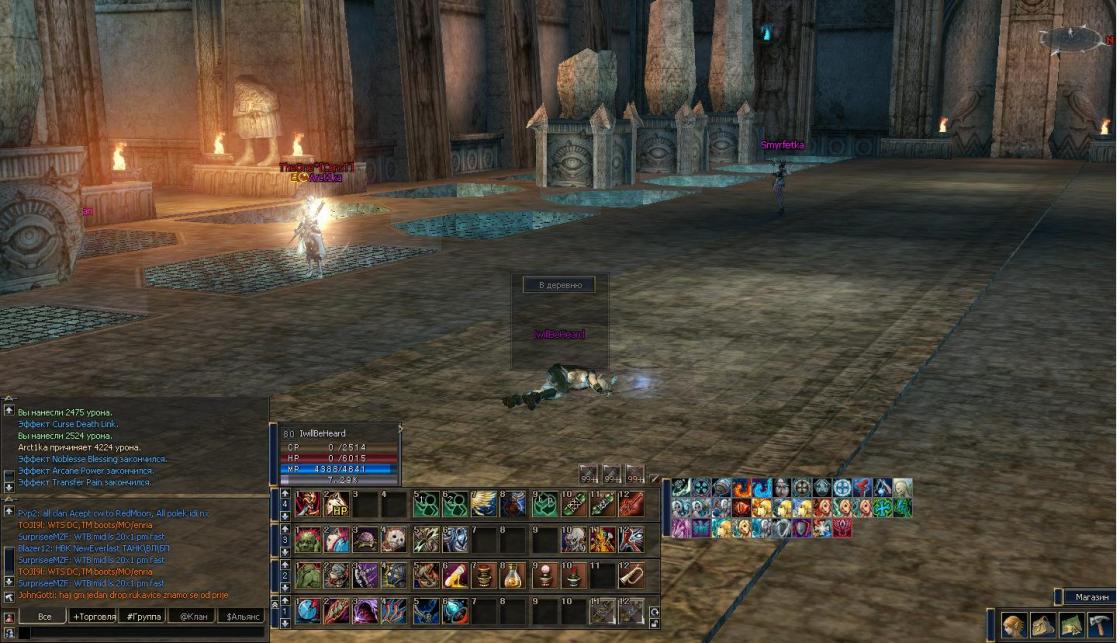The height and width of the screenshot is (643, 1120).
Task: Open the map icon in the menu bar
Action: 1072,625
